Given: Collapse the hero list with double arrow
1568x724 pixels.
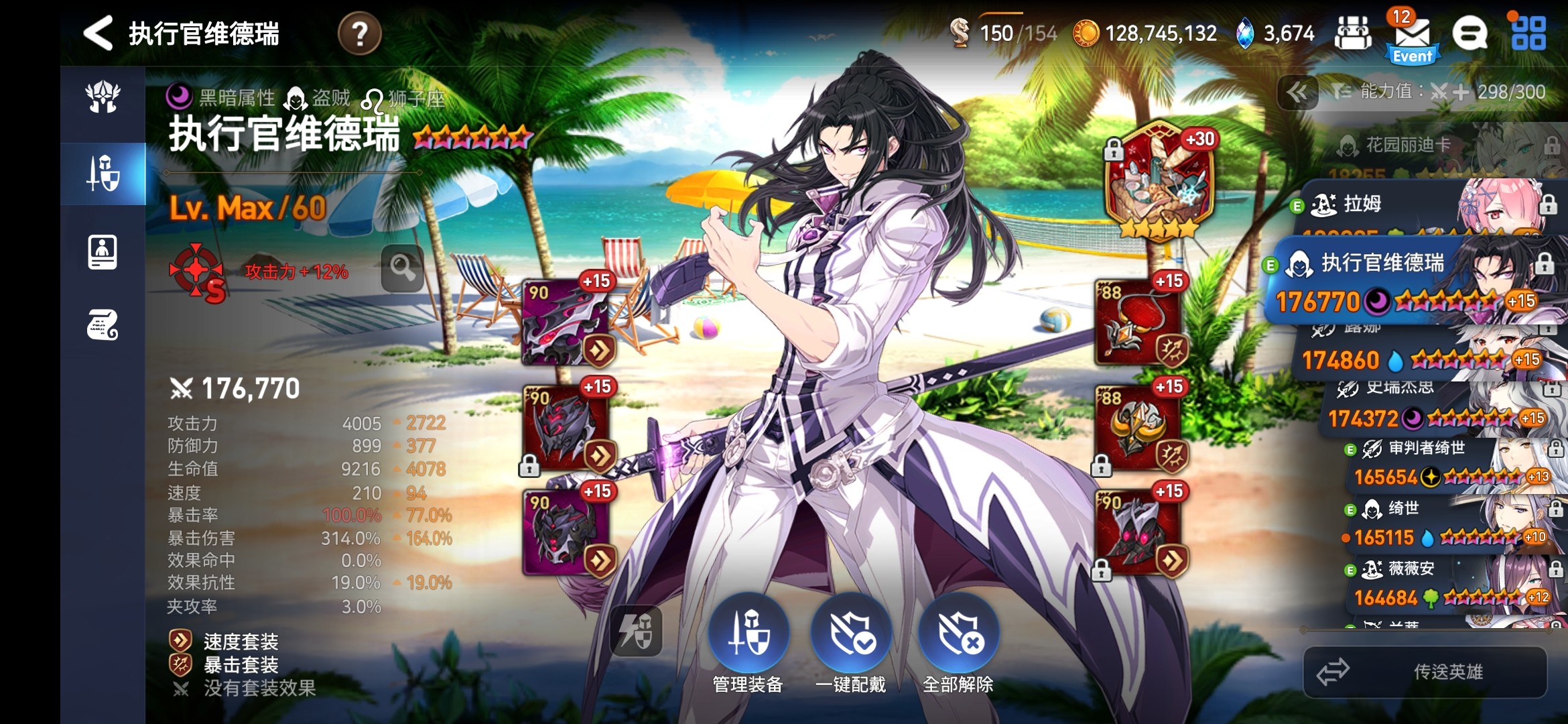Looking at the screenshot, I should 1297,93.
